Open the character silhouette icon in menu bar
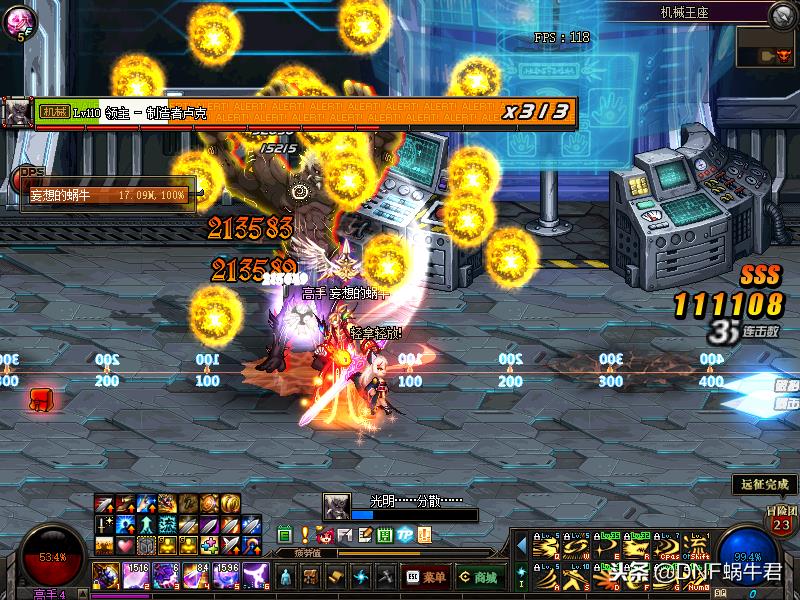 click(286, 577)
